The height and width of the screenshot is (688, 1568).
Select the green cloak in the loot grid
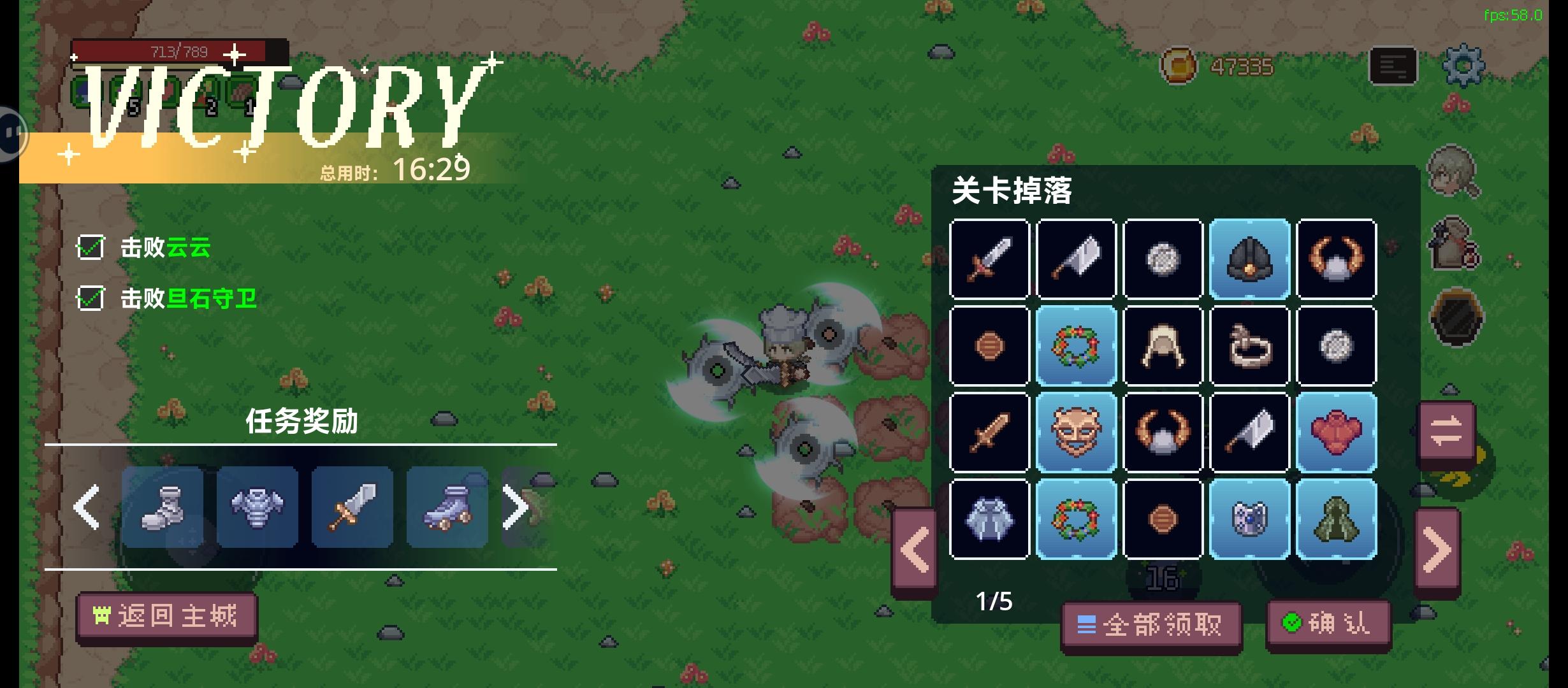pyautogui.click(x=1337, y=518)
